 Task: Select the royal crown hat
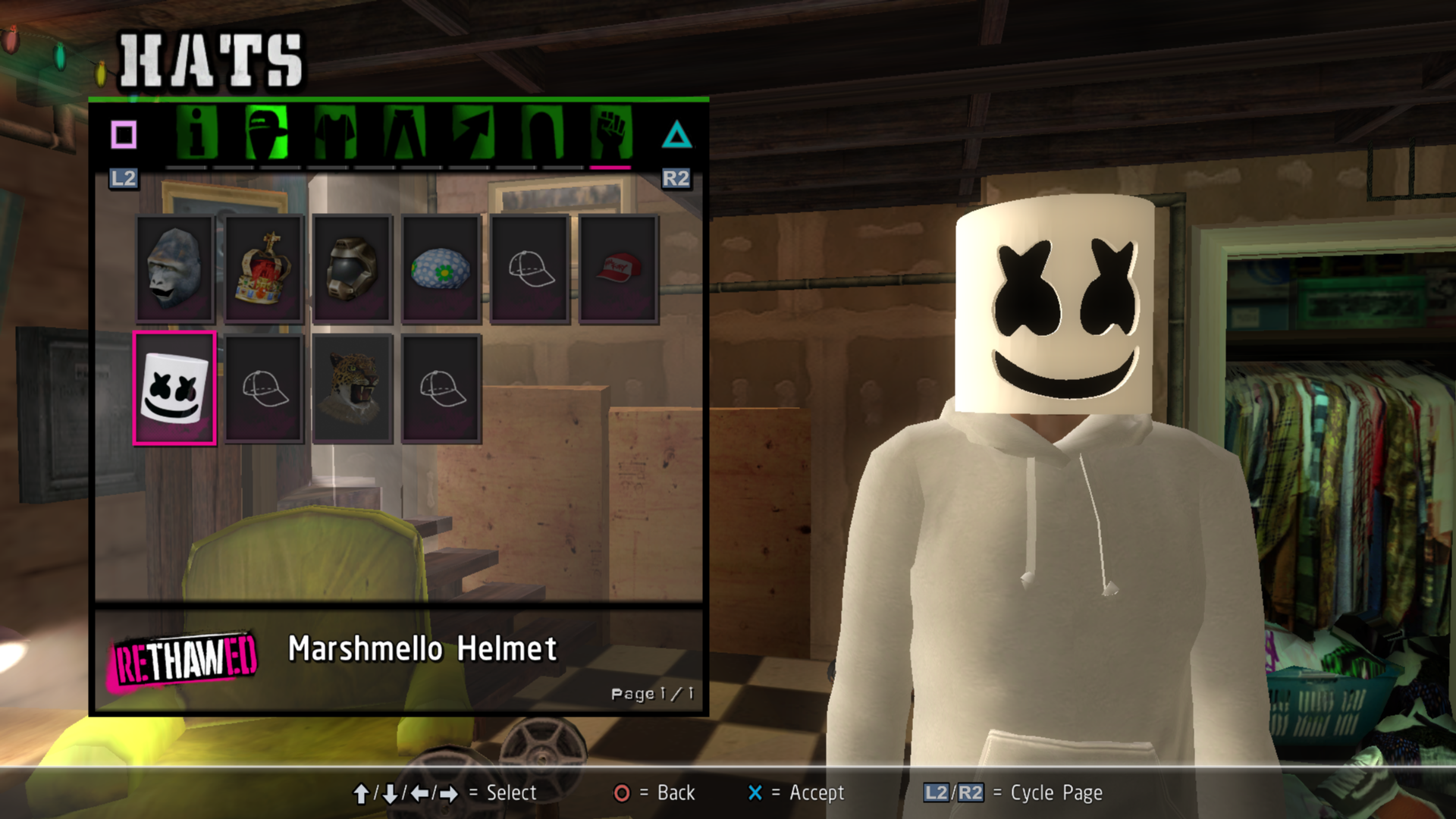[264, 269]
